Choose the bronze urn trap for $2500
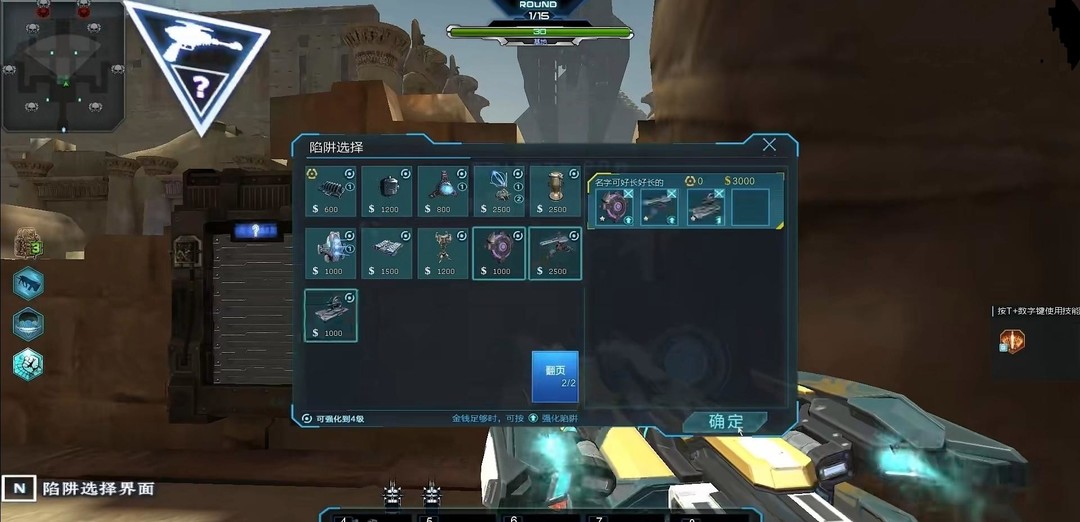This screenshot has height=522, width=1080. coord(555,192)
